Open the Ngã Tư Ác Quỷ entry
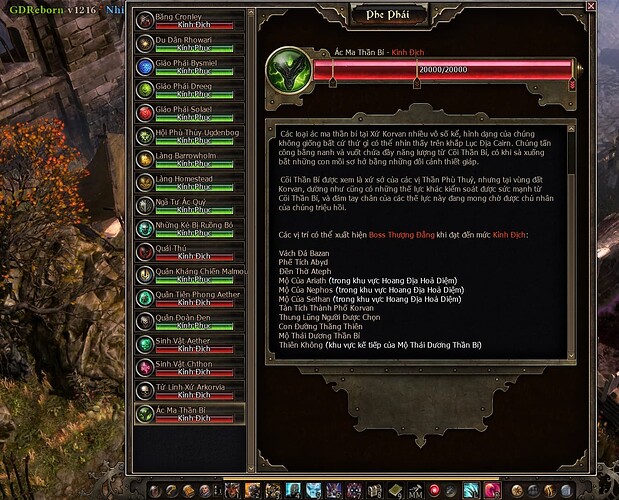The image size is (619, 500). coord(188,205)
